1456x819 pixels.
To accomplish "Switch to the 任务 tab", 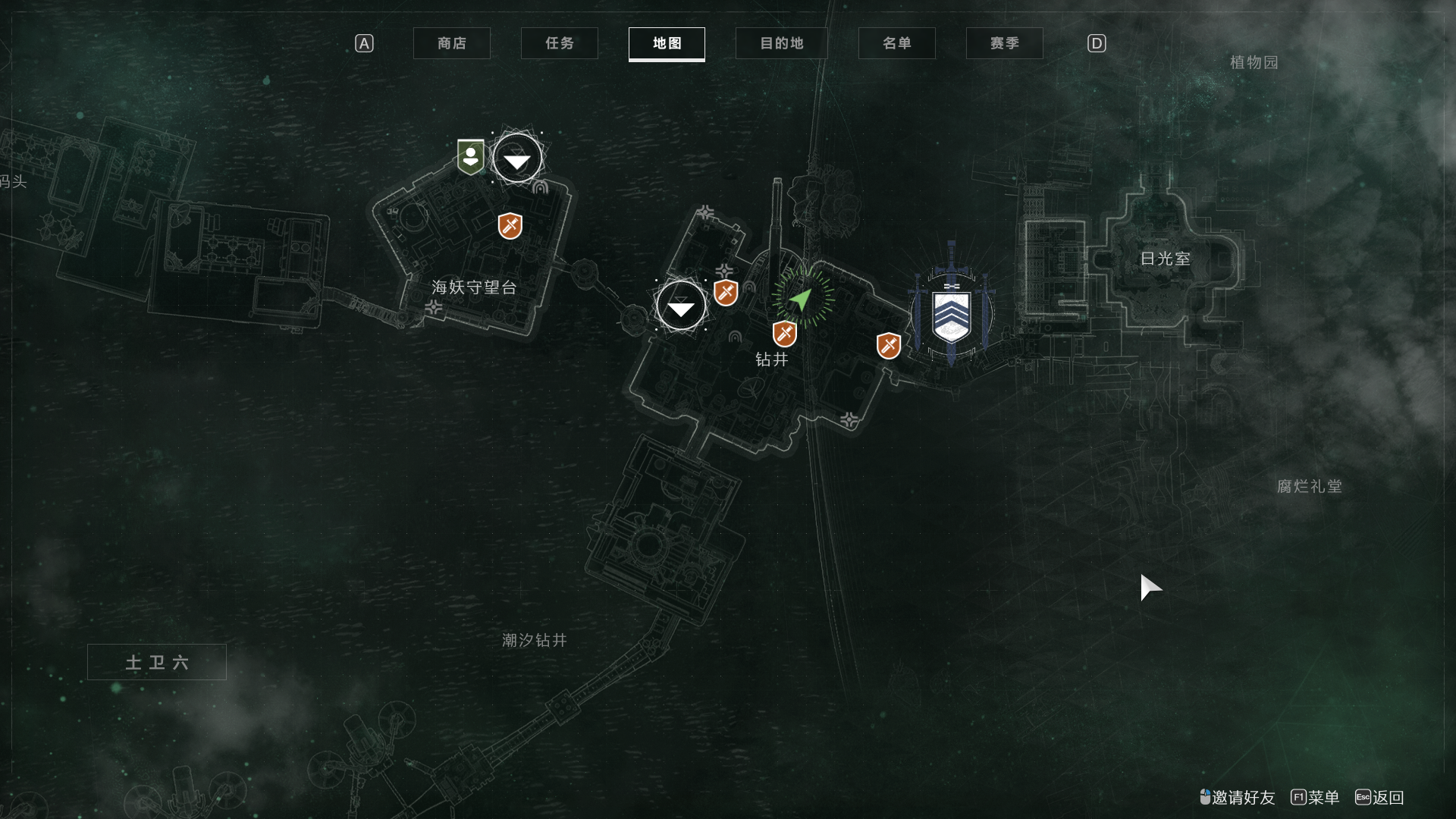I will click(x=559, y=43).
